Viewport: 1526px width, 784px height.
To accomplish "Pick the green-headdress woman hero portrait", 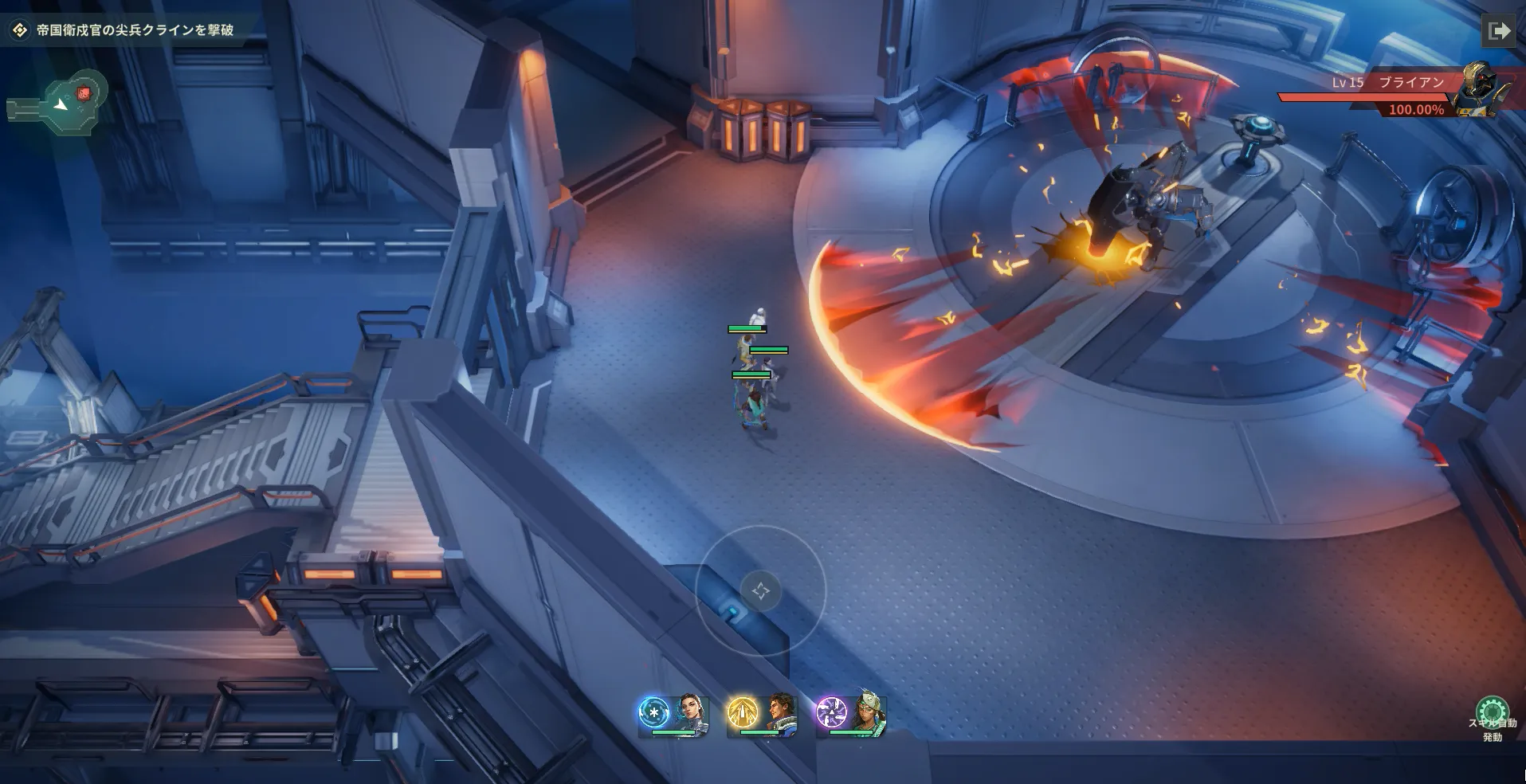I will click(x=869, y=712).
